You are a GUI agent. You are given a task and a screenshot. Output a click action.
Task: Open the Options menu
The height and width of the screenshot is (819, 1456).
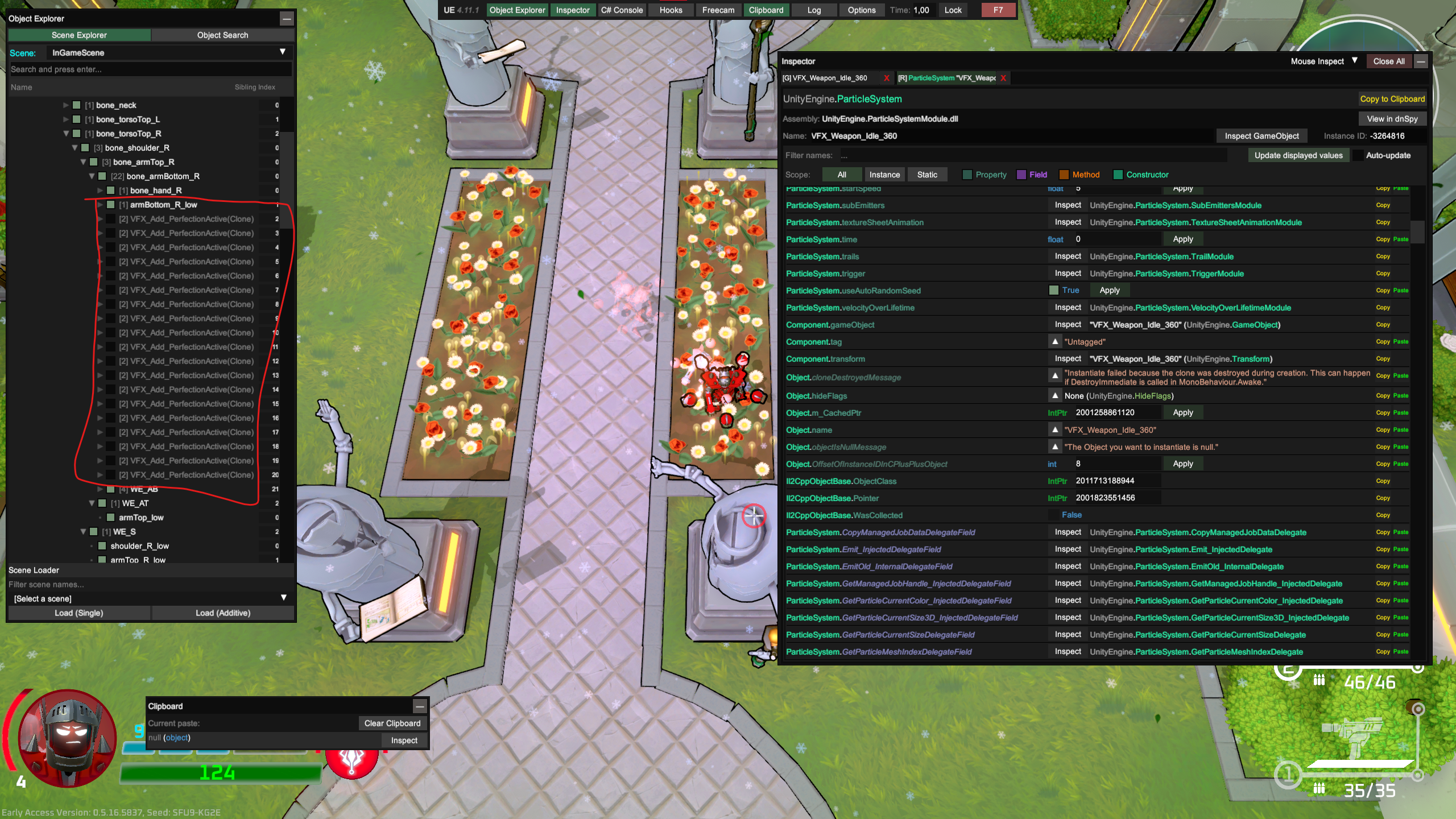click(x=861, y=10)
